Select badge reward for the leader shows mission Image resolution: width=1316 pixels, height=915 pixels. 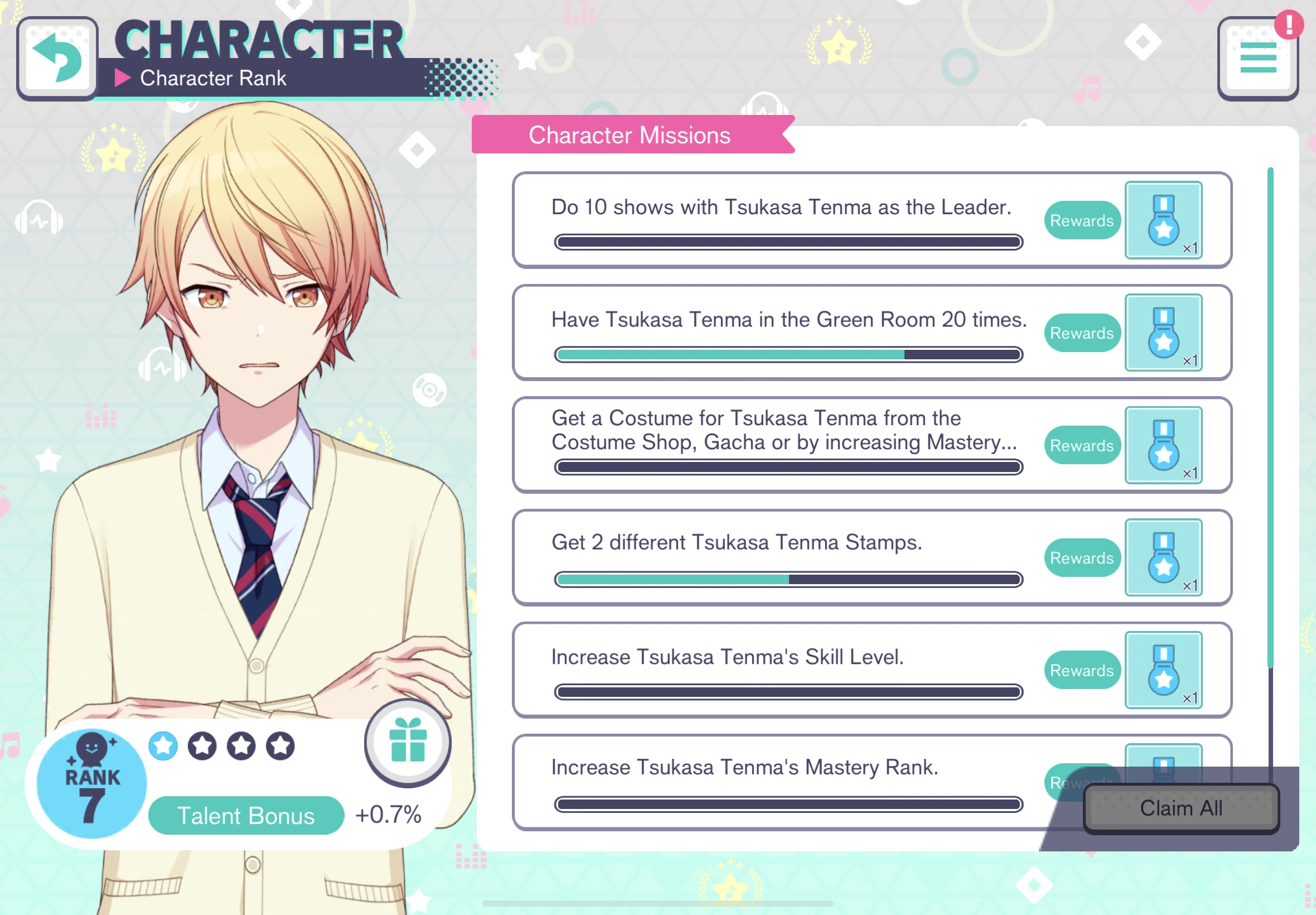click(1164, 221)
